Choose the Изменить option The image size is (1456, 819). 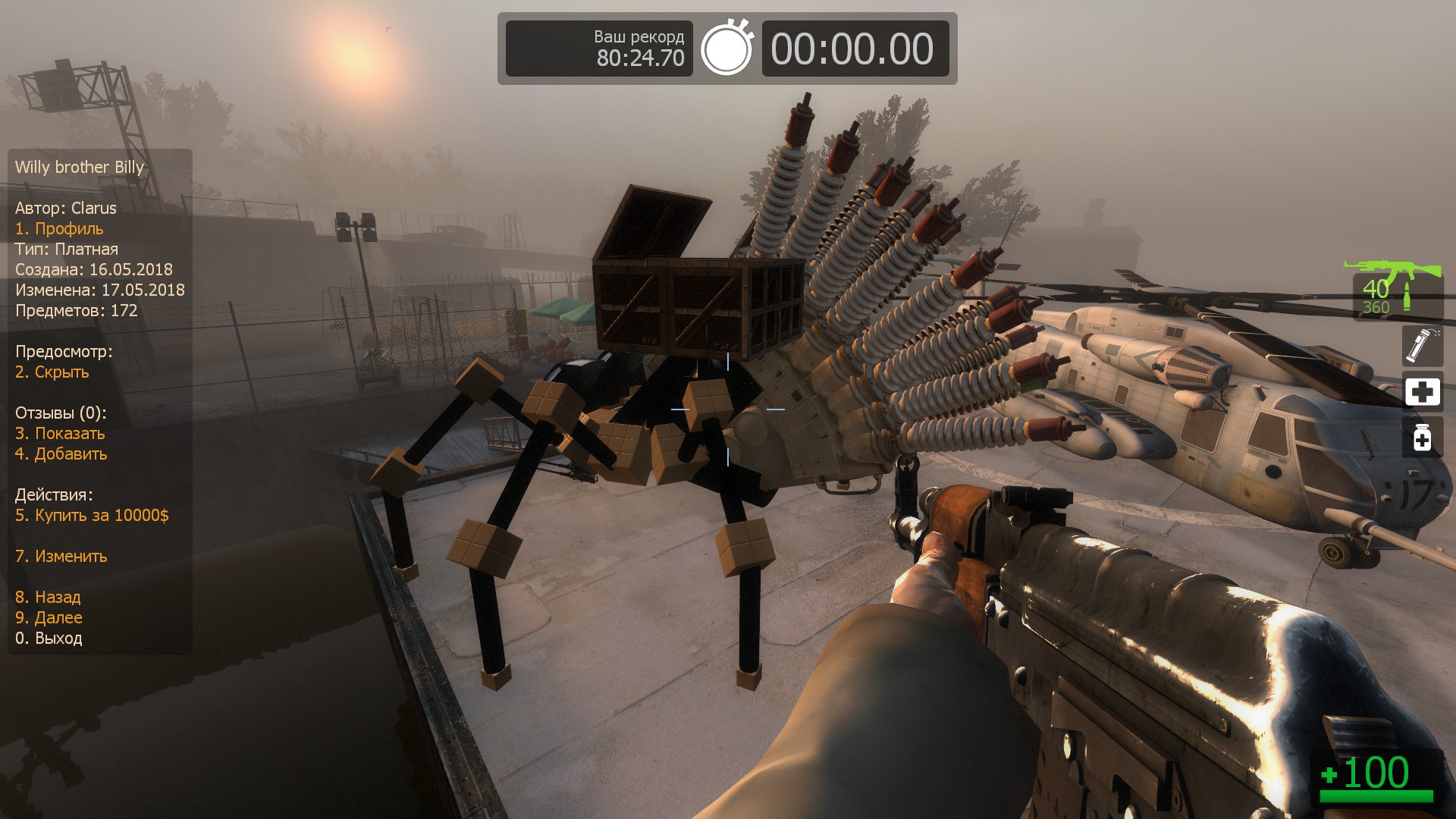point(61,557)
